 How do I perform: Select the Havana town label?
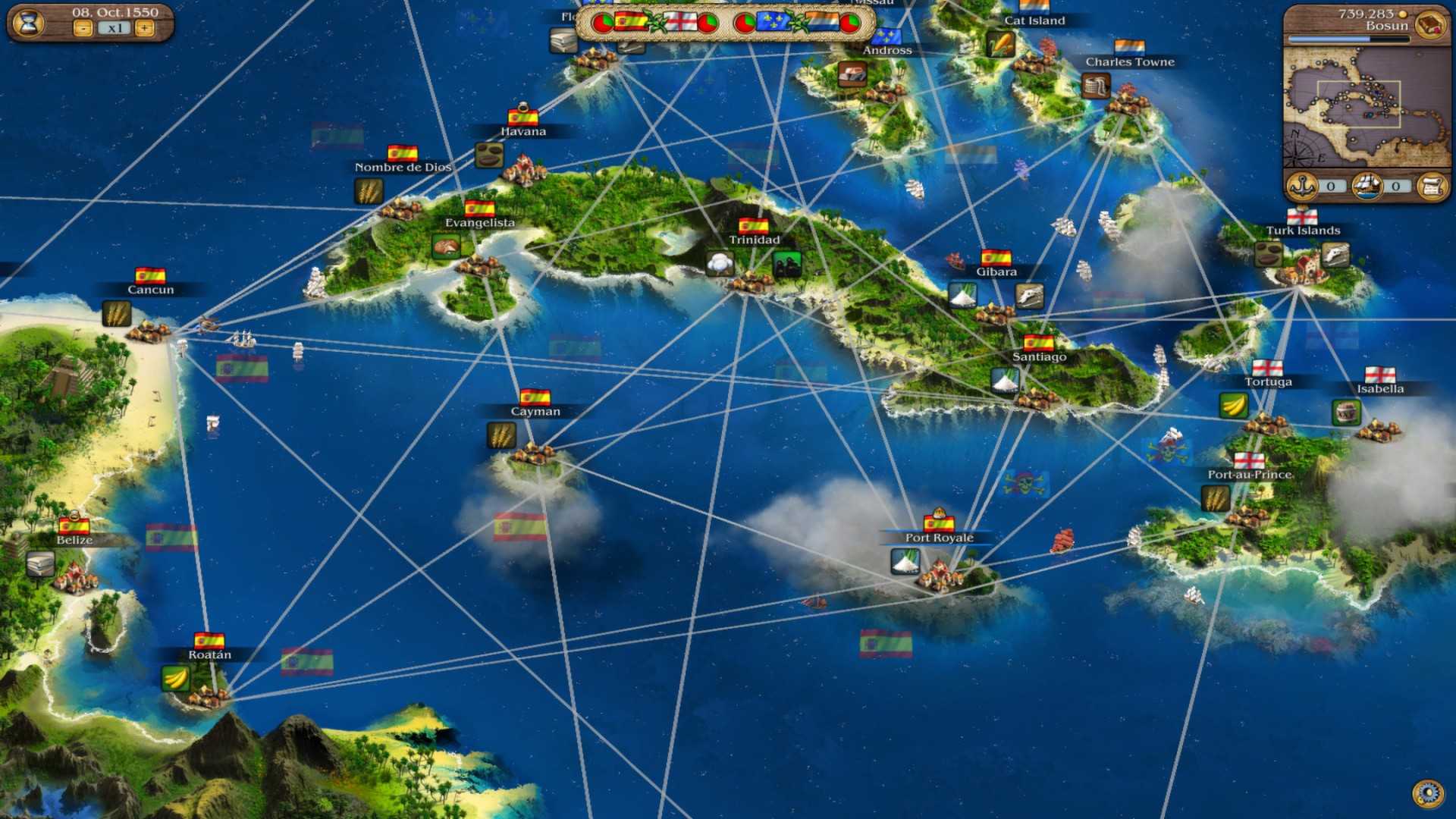(x=525, y=130)
